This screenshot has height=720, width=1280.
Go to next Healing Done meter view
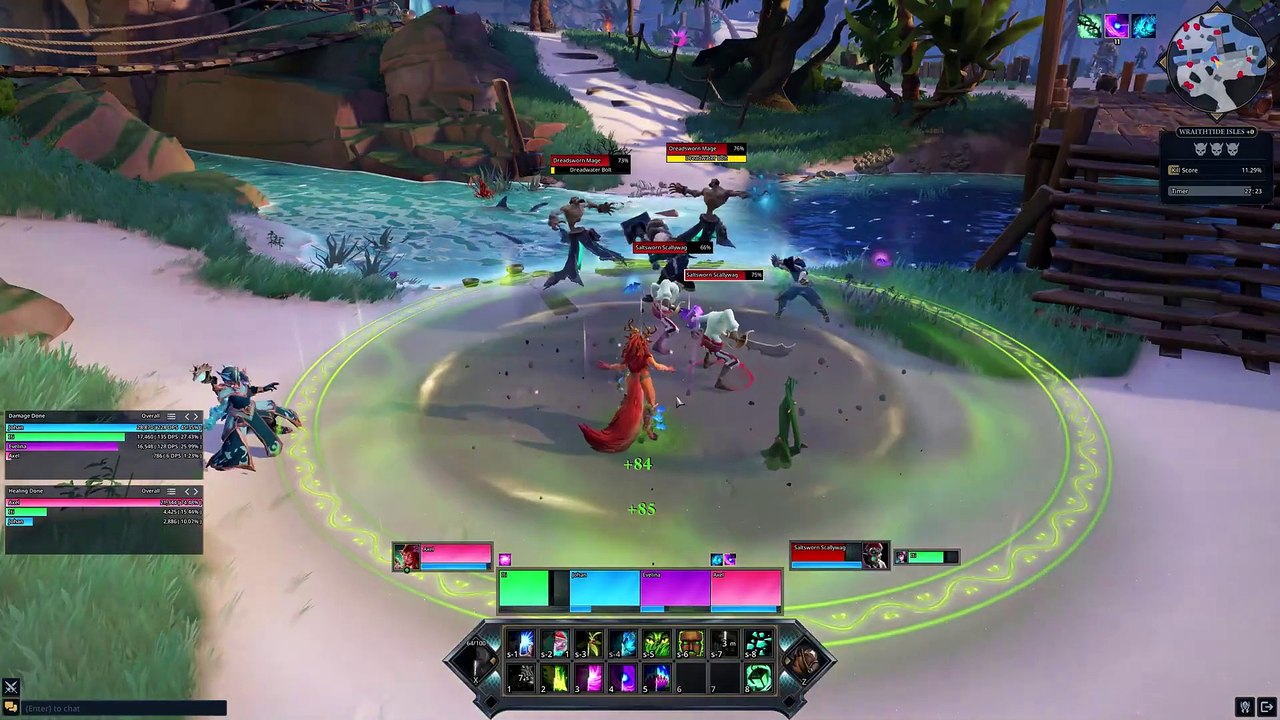click(x=195, y=491)
